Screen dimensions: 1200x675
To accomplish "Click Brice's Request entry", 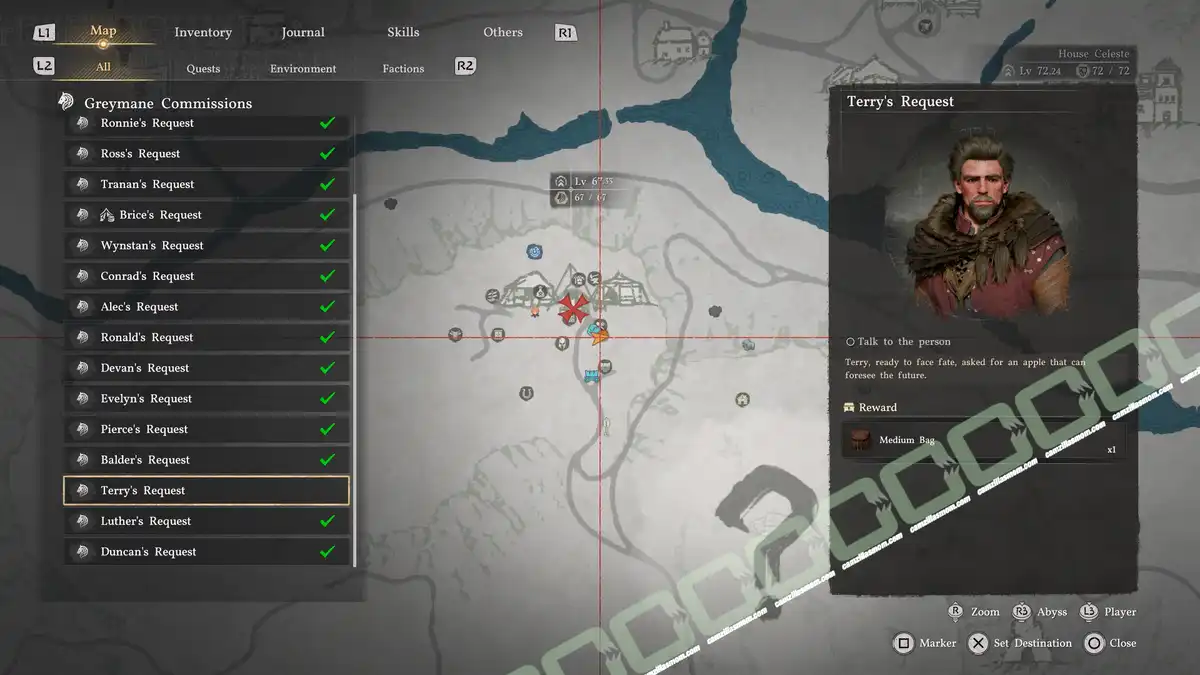I will click(206, 215).
